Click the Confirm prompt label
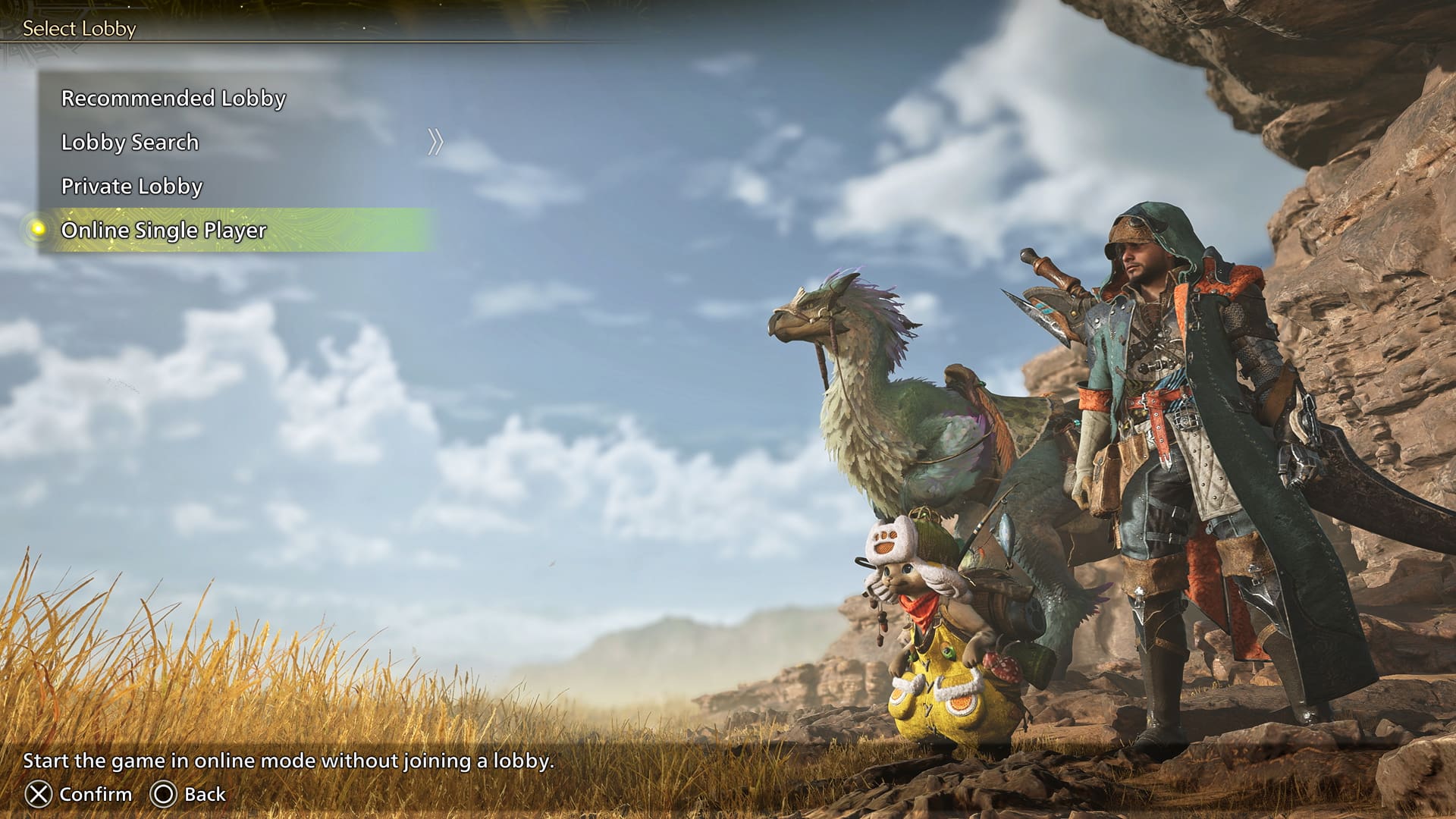Viewport: 1456px width, 819px height. (95, 794)
